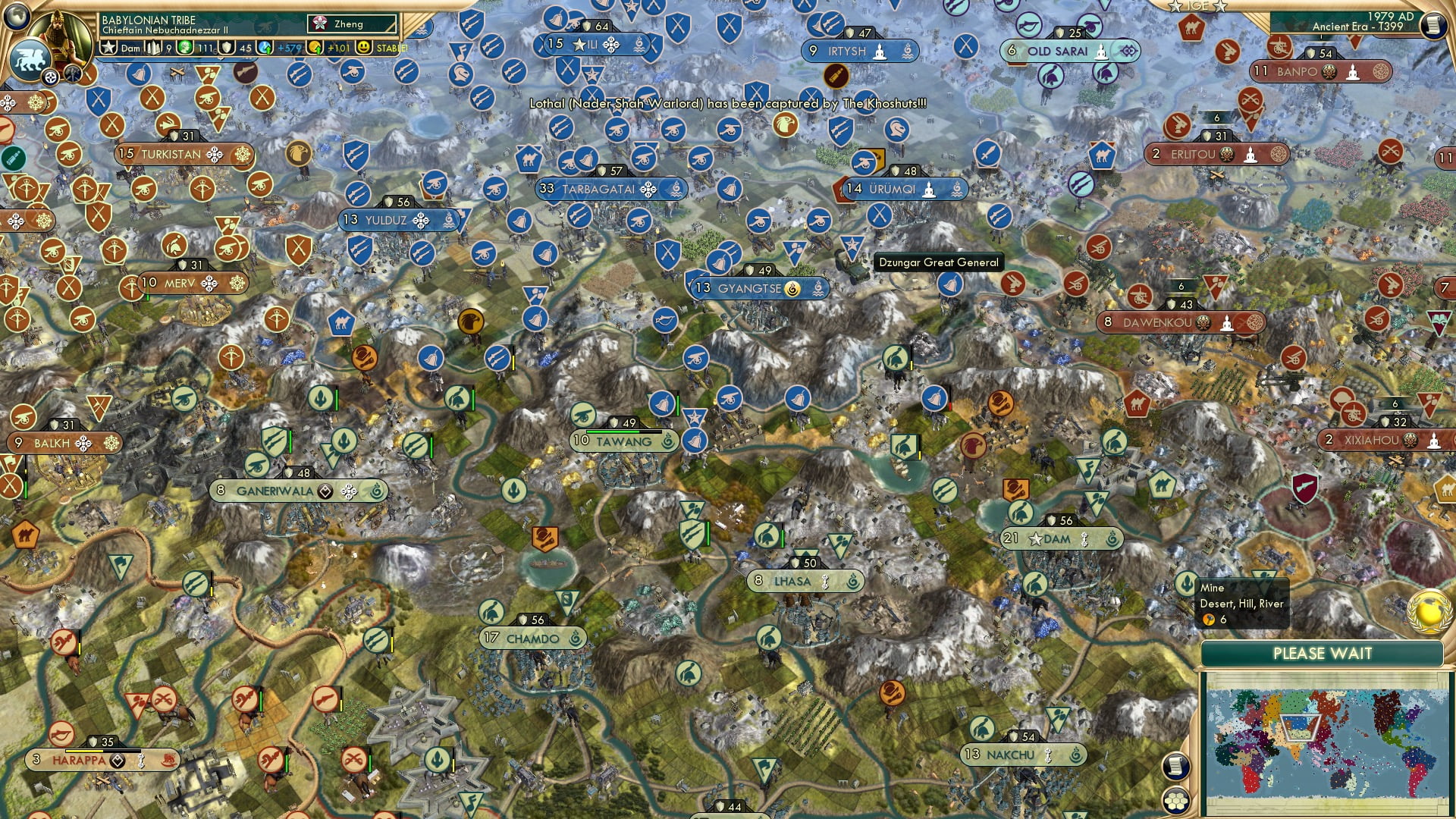This screenshot has height=819, width=1456.
Task: Click the Buddha religion icon on Banpo's banner
Action: pyautogui.click(x=1354, y=74)
